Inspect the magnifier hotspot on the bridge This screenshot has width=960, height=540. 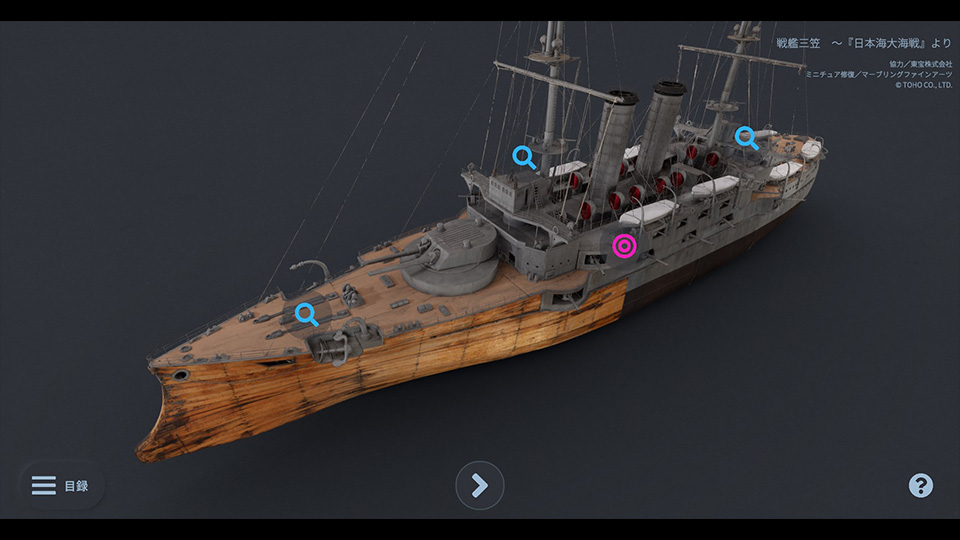pyautogui.click(x=523, y=156)
